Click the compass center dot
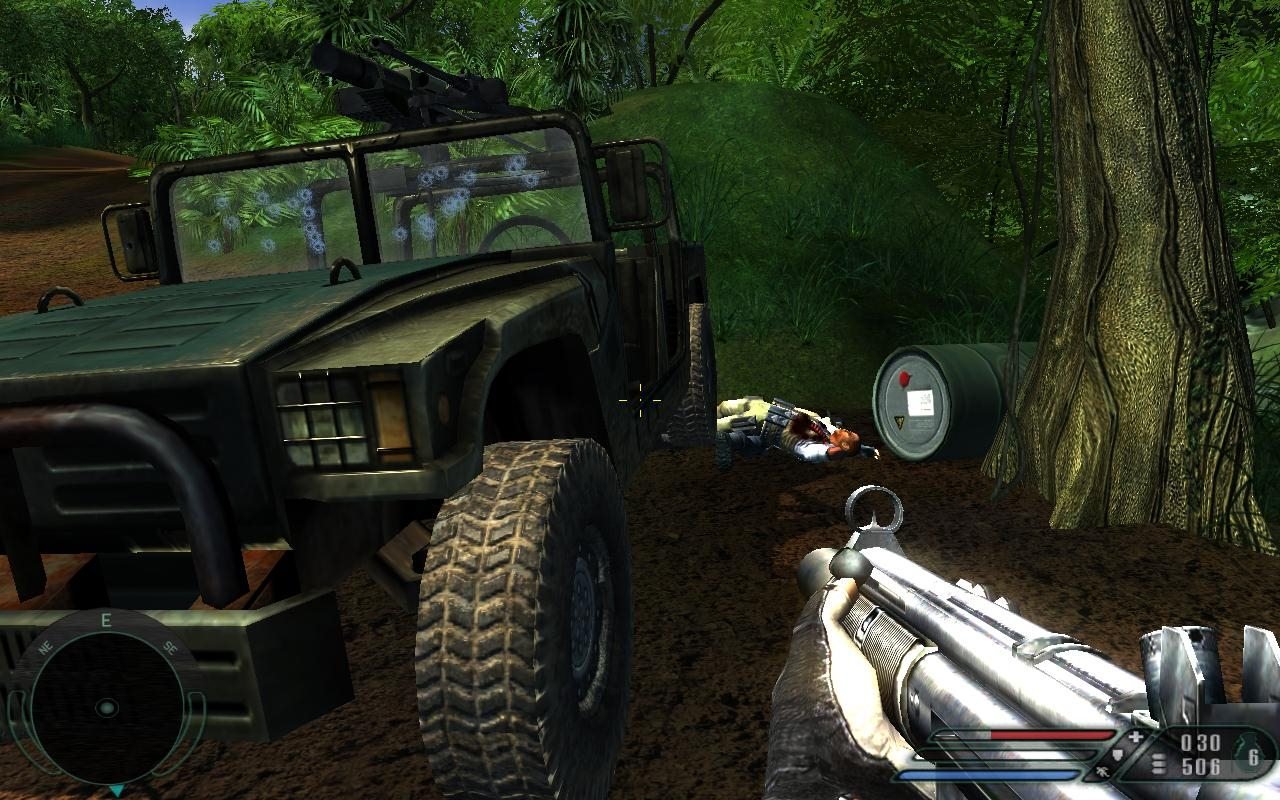 106,708
